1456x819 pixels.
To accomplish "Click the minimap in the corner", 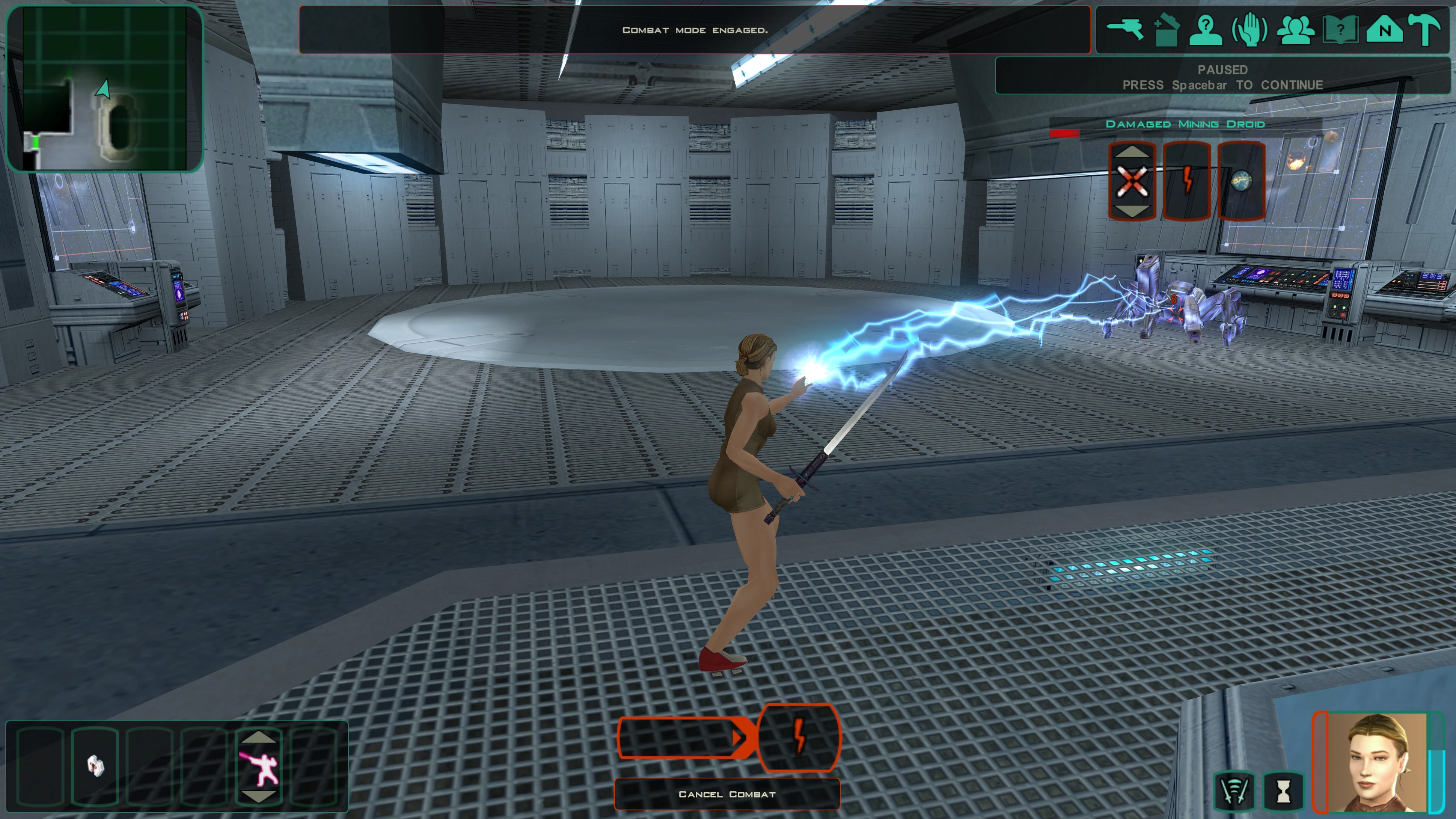I will (x=105, y=88).
